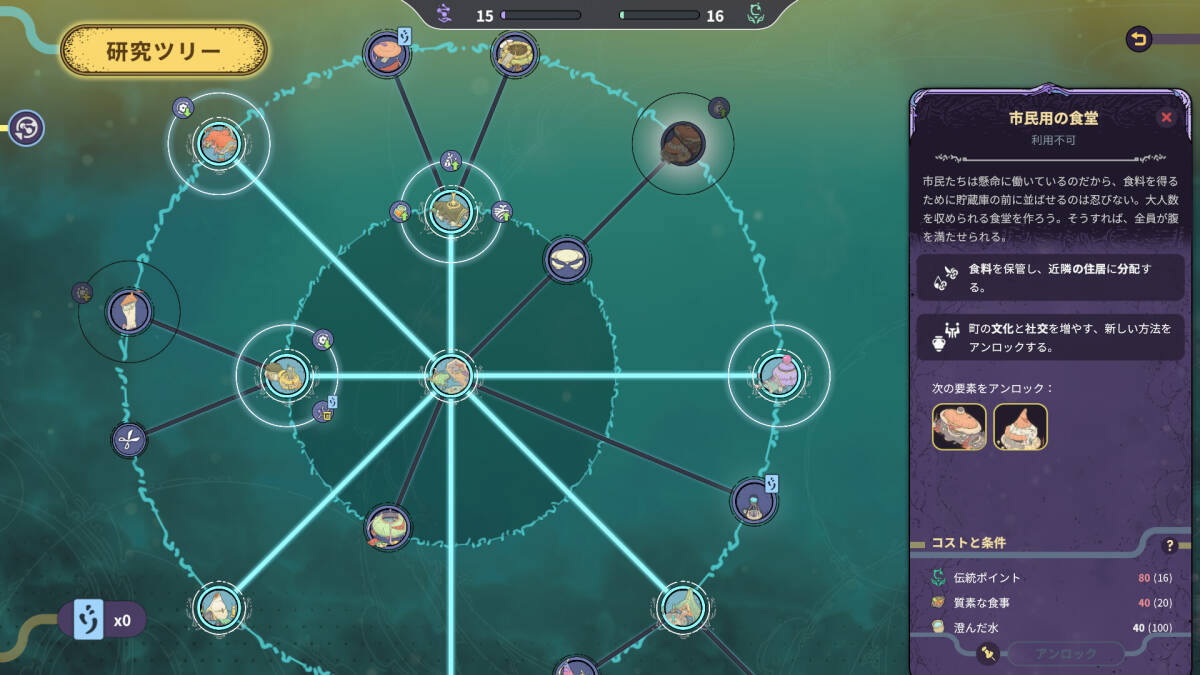Screen dimensions: 1200x675
Task: Select the purple pot building node
Action: tap(779, 374)
